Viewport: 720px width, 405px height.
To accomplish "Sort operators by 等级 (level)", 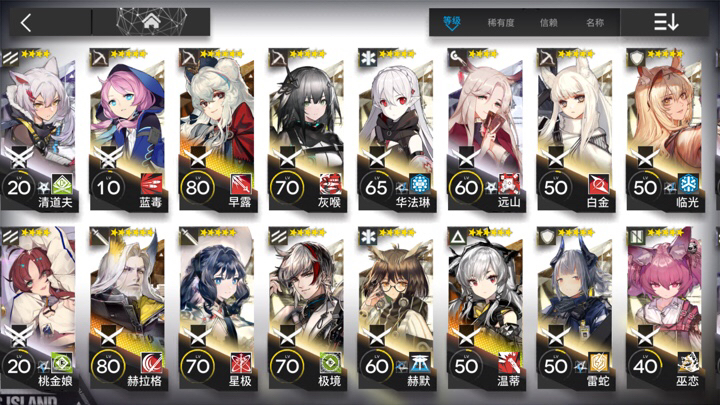I will pyautogui.click(x=453, y=22).
